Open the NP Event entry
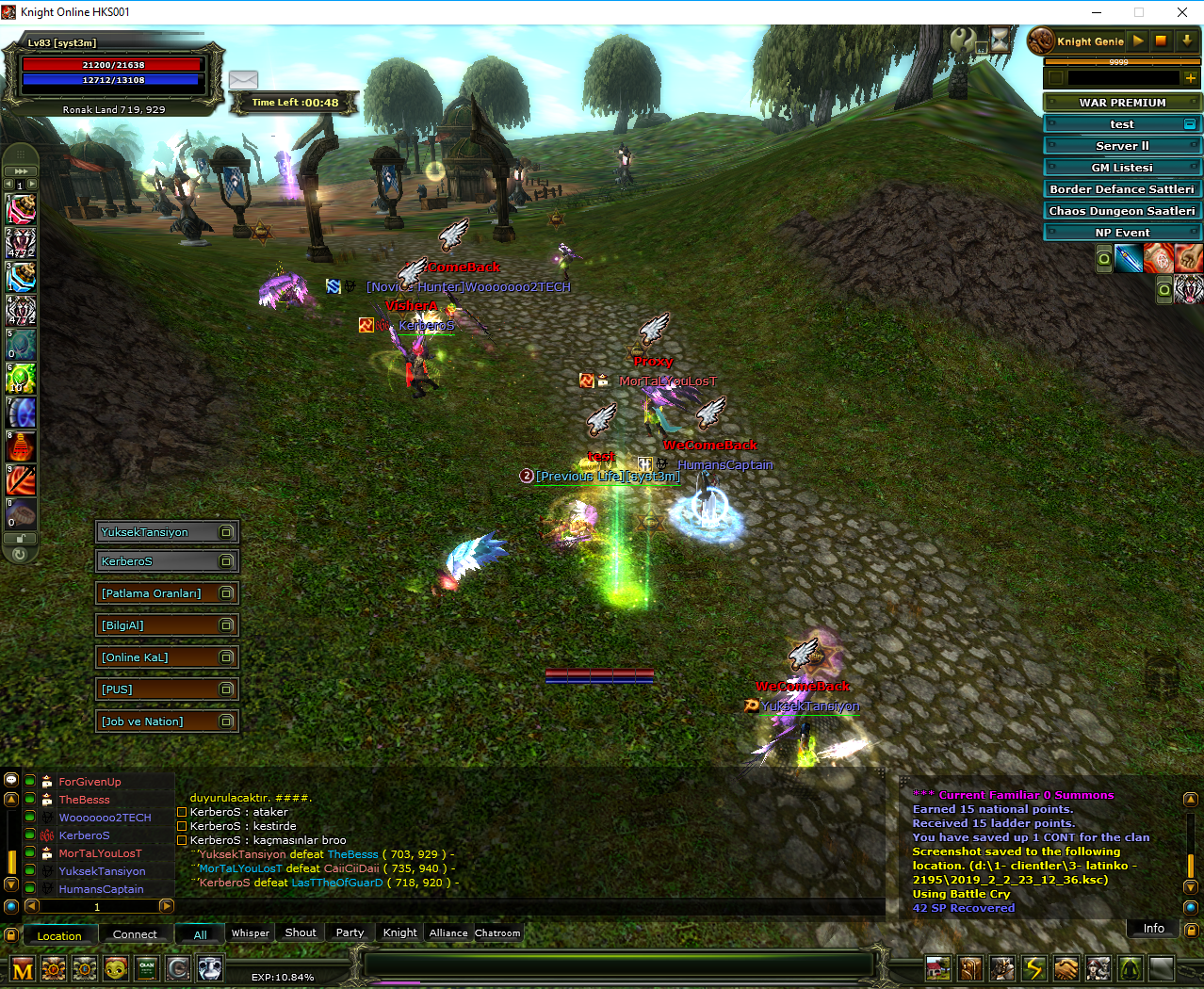1204x989 pixels. [x=1121, y=233]
